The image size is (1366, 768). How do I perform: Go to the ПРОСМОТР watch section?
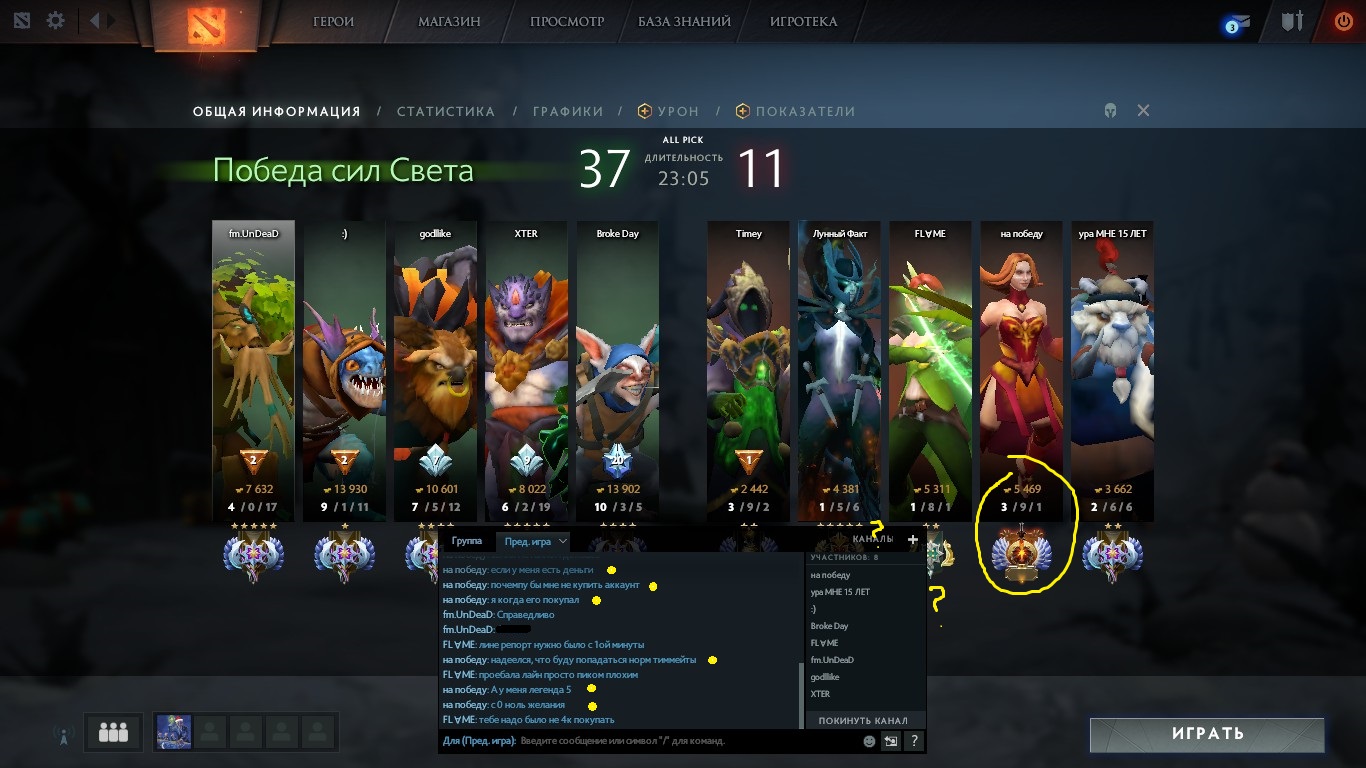click(564, 21)
